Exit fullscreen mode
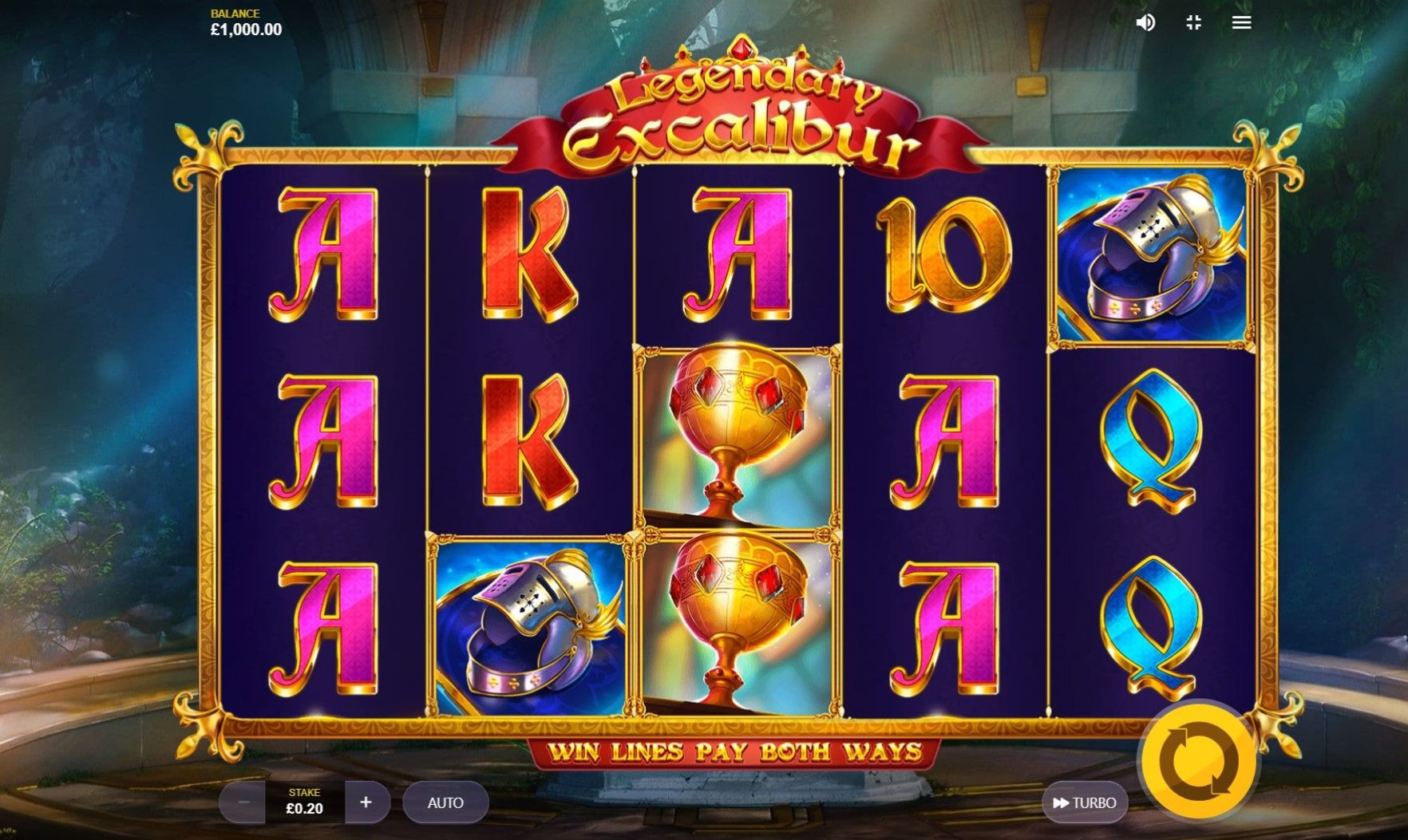Image resolution: width=1408 pixels, height=840 pixels. (x=1193, y=22)
